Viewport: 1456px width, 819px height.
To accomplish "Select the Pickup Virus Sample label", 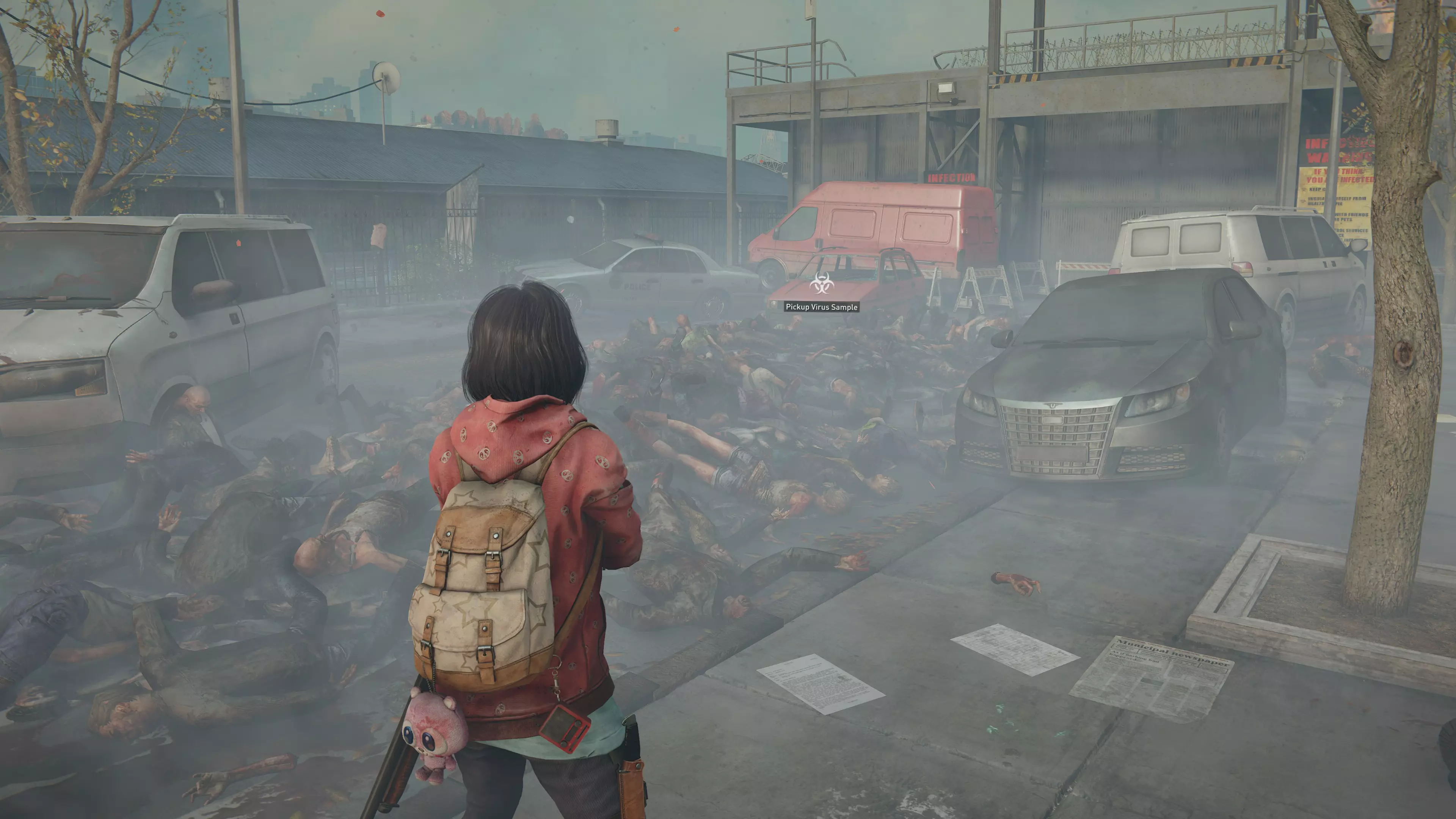I will pos(821,307).
